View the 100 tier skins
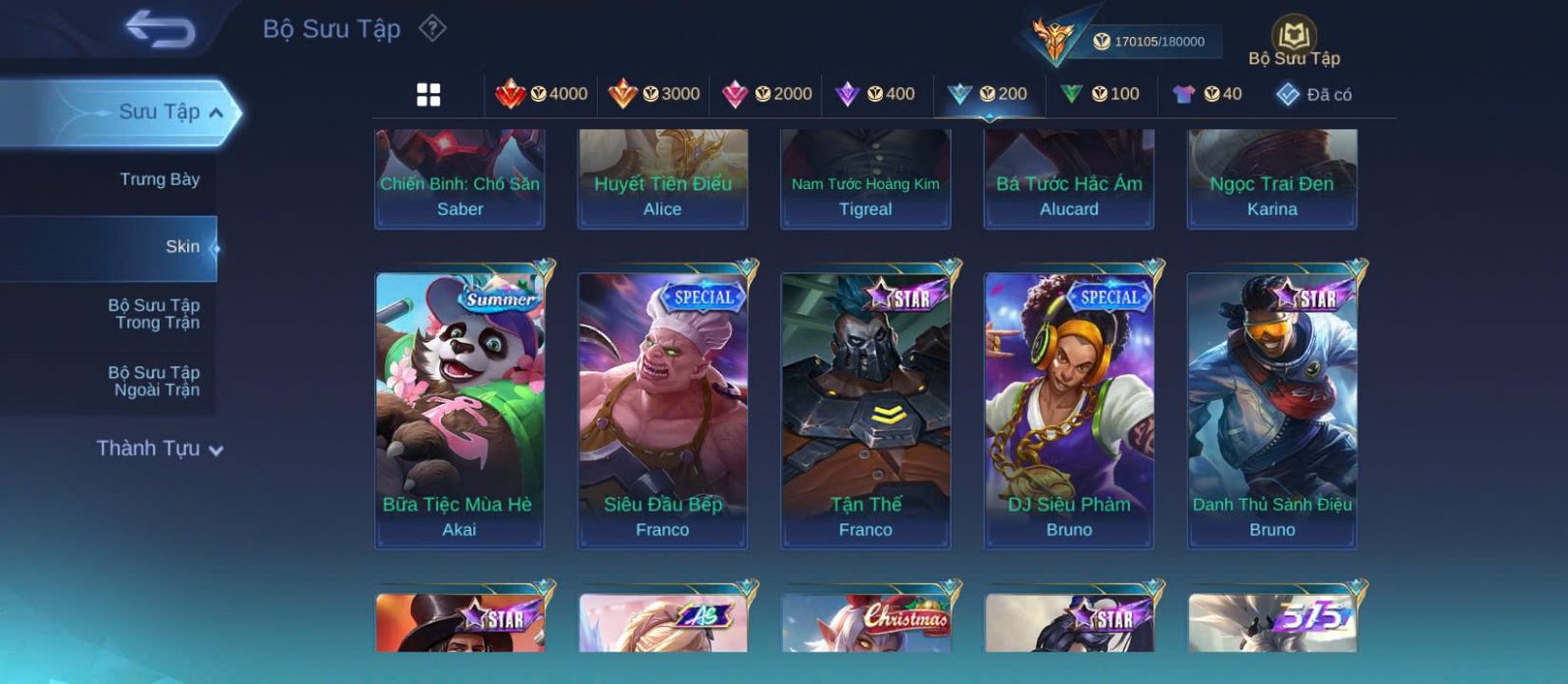The width and height of the screenshot is (1568, 684). tap(1101, 94)
